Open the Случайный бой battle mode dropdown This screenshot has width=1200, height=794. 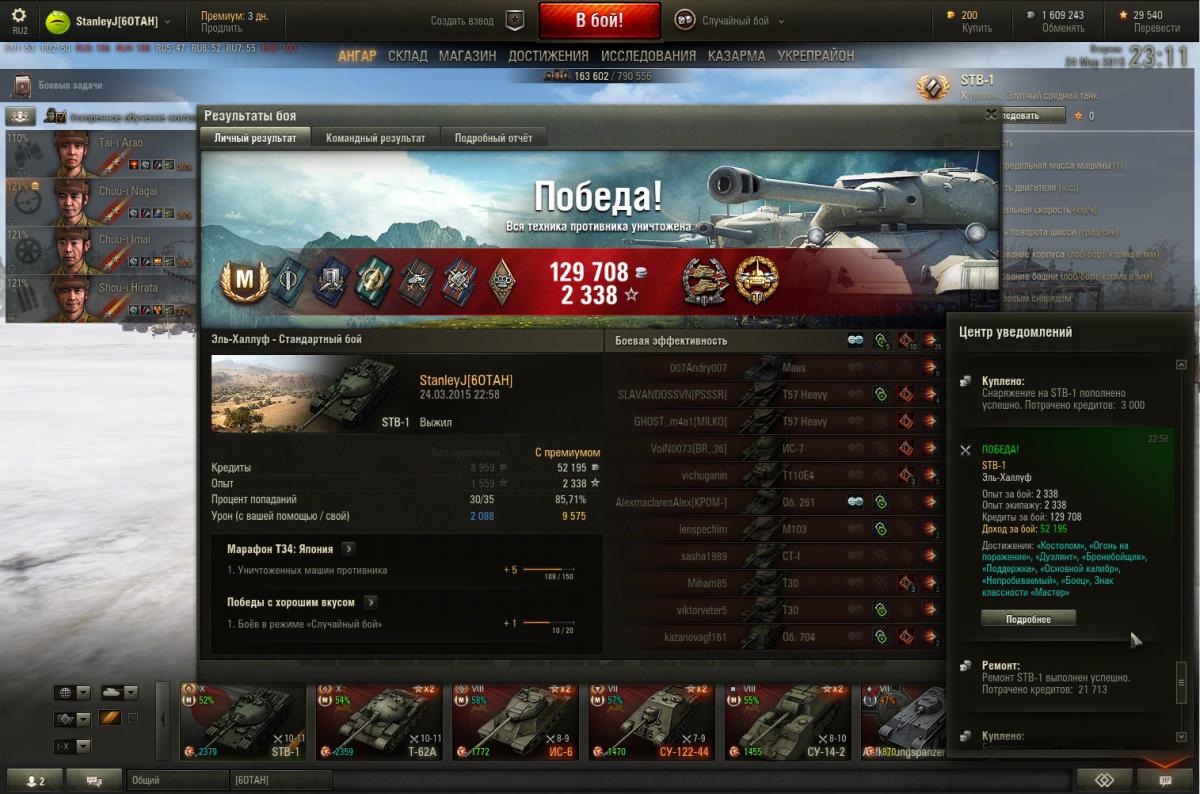pos(735,21)
